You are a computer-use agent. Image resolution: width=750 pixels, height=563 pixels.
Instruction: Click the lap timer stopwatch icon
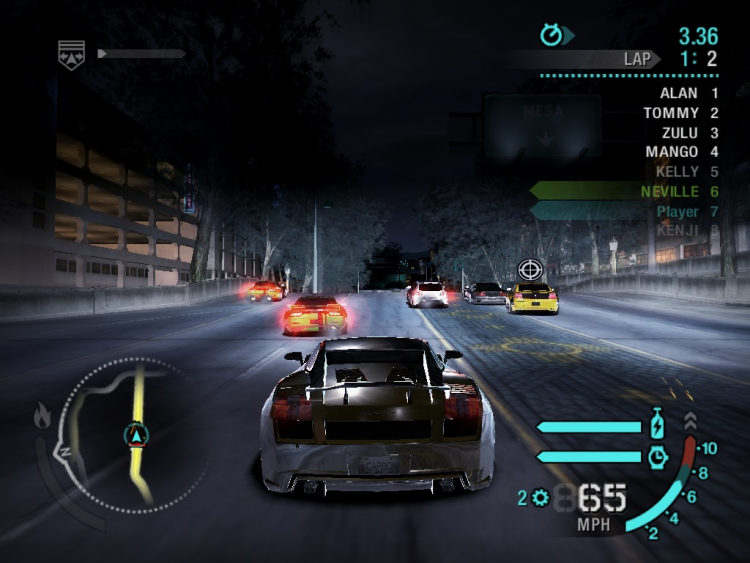(552, 35)
